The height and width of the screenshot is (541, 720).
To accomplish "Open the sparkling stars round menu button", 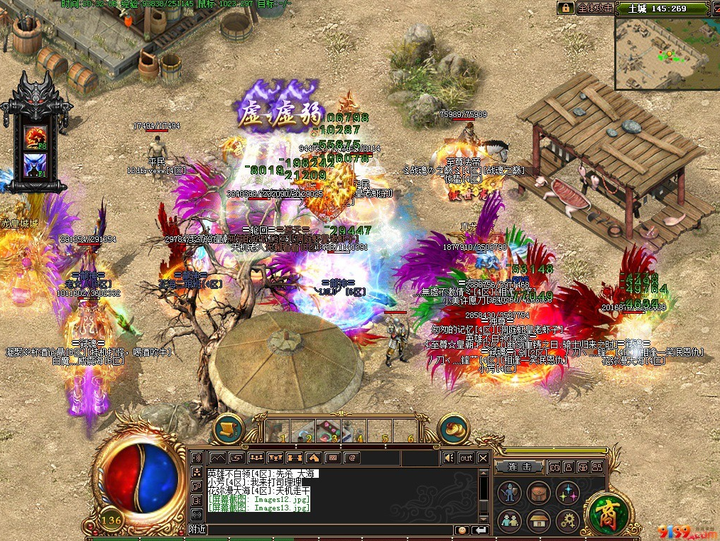I will 567,492.
